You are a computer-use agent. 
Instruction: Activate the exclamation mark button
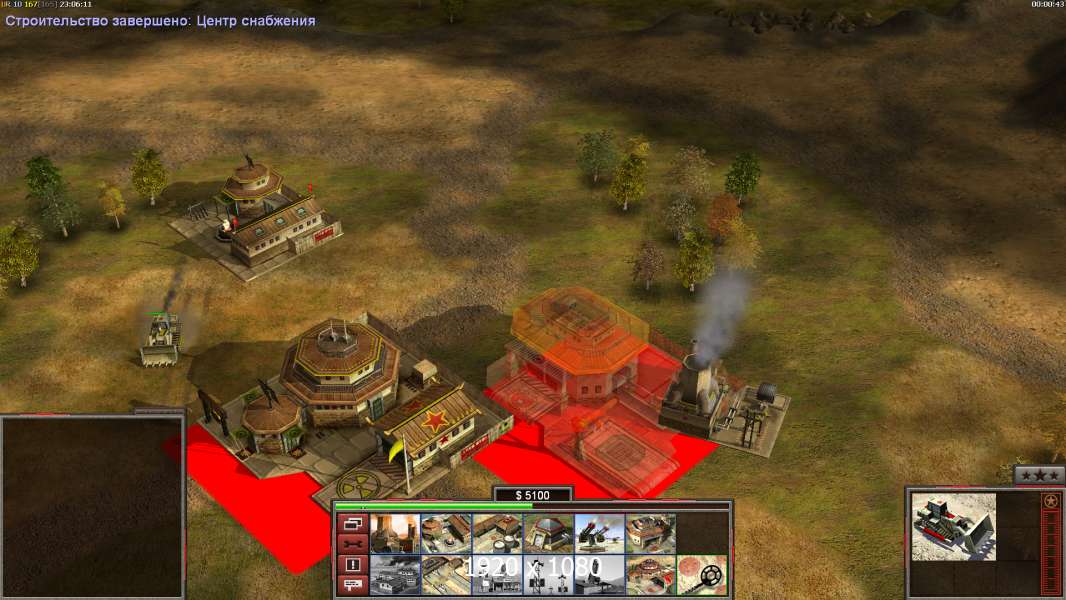(x=351, y=564)
